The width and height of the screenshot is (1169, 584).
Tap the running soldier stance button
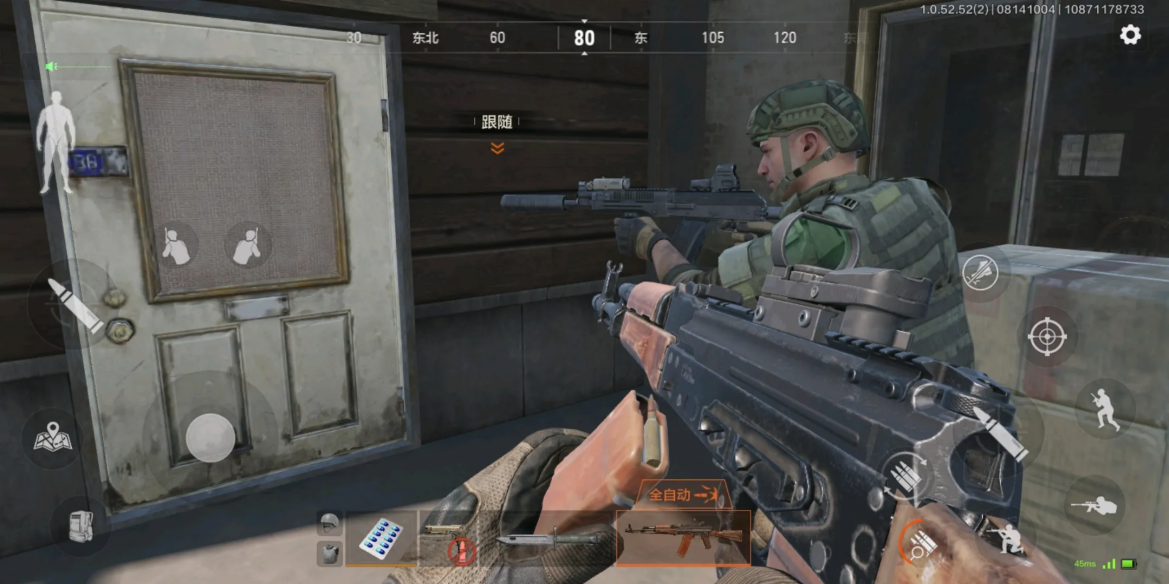pyautogui.click(x=1105, y=408)
